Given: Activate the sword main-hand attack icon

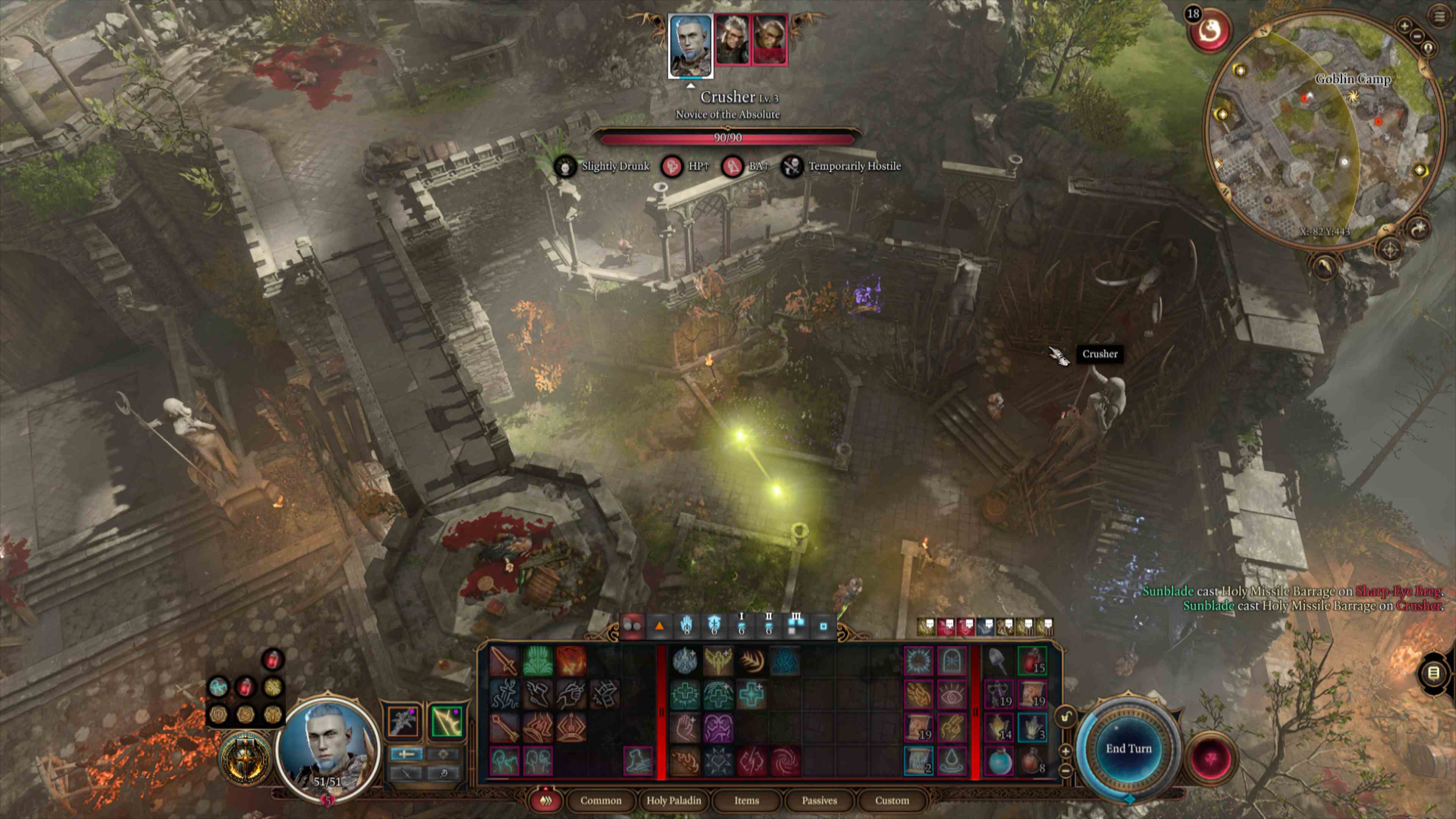Looking at the screenshot, I should coord(503,661).
